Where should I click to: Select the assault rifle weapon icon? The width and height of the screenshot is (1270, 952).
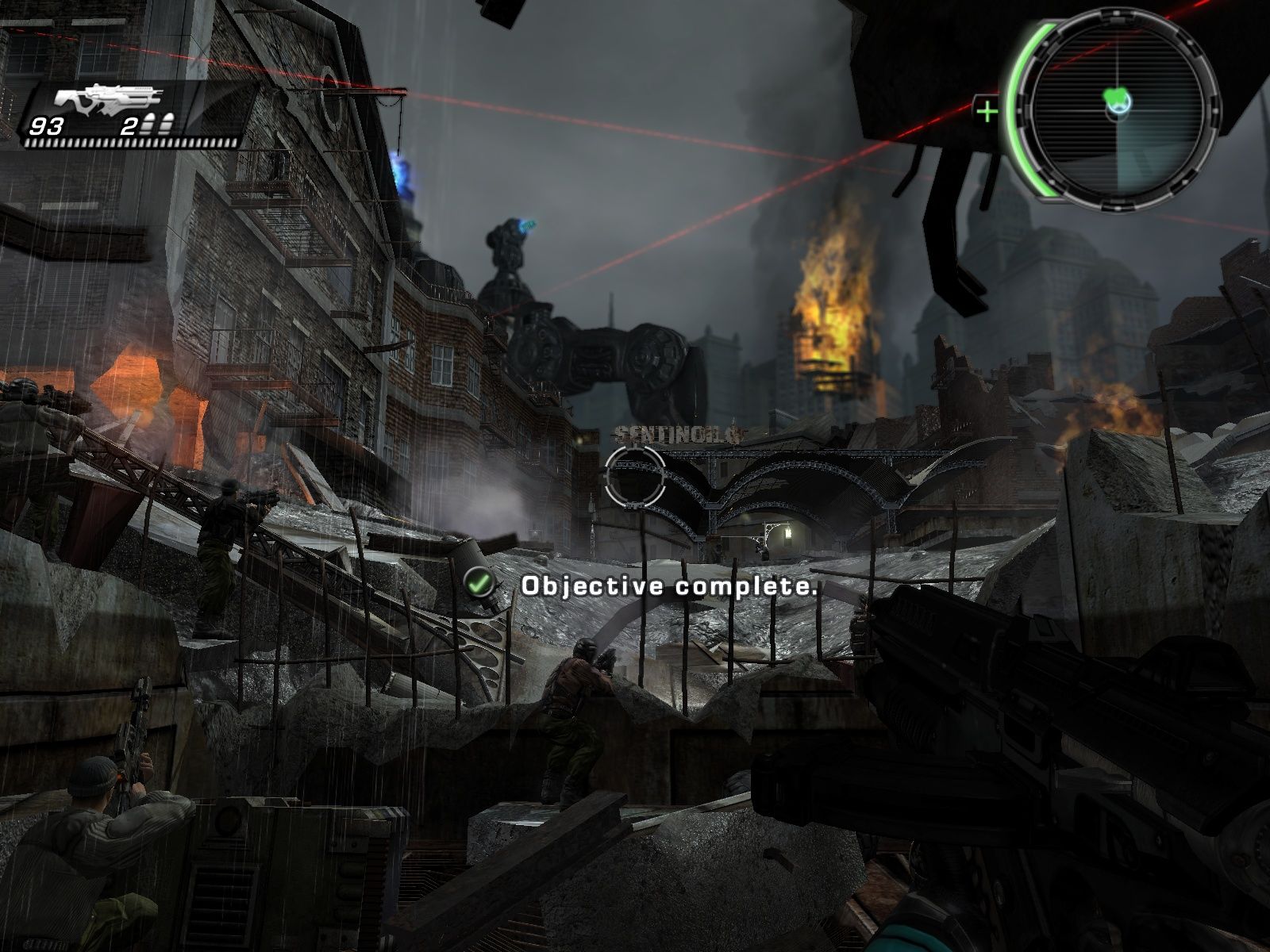click(108, 100)
